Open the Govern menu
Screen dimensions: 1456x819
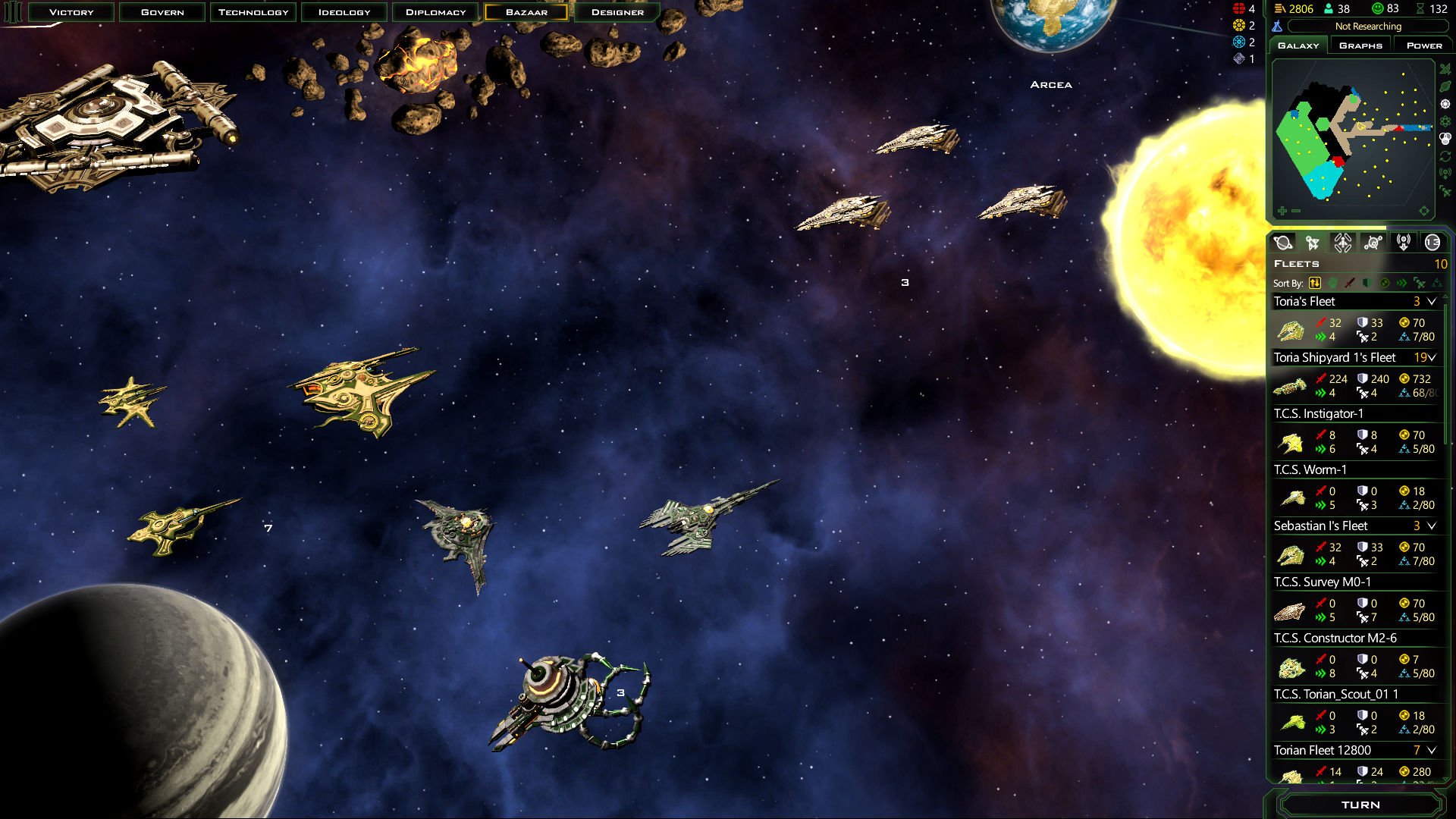[x=162, y=12]
